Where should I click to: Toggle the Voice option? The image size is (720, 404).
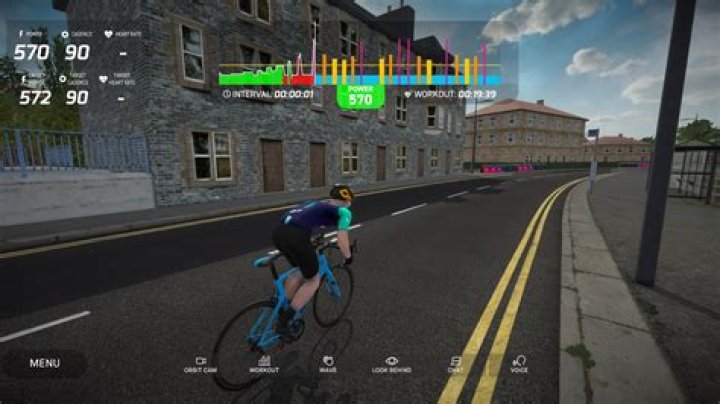pos(519,363)
